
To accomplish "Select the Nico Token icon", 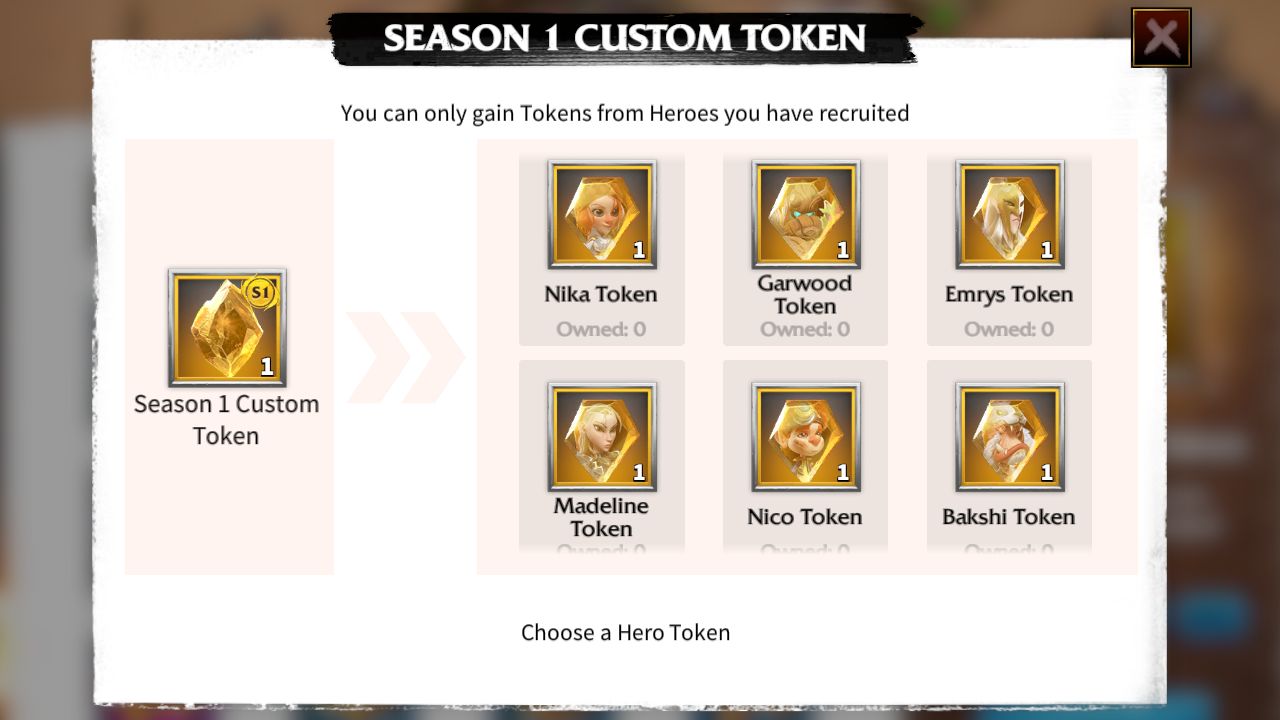I will coord(805,436).
